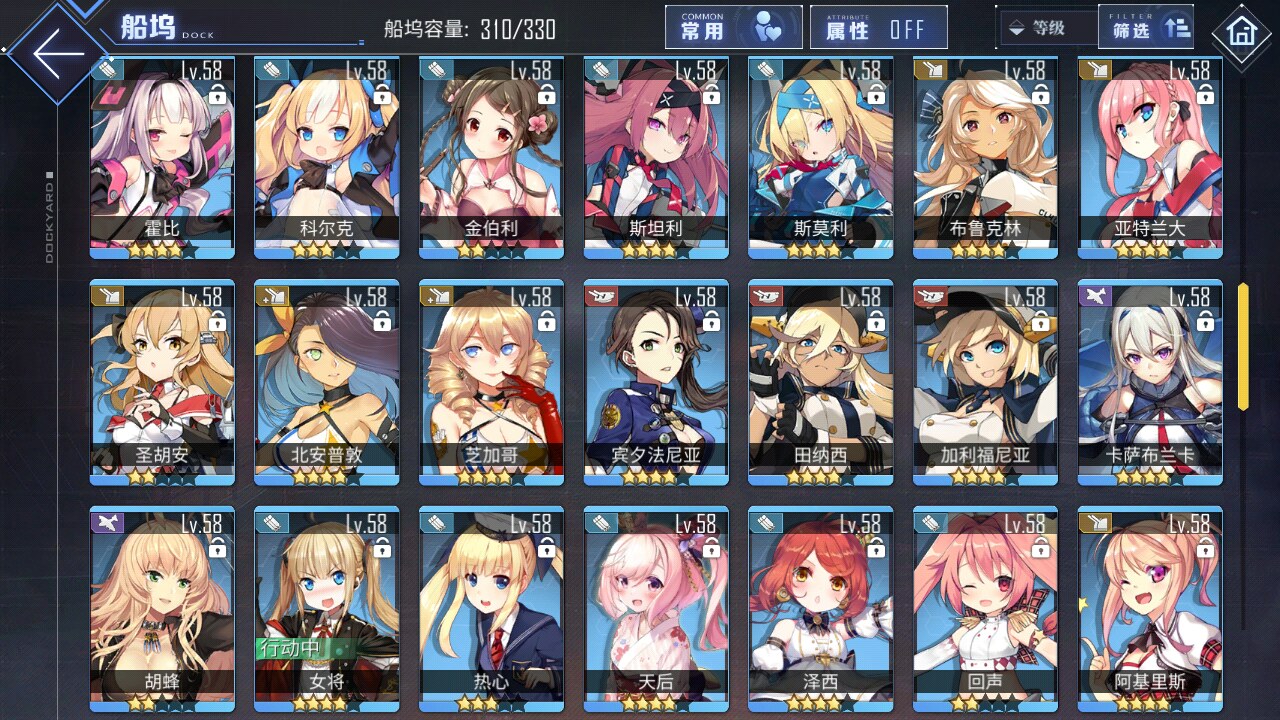Return to the home screen
This screenshot has width=1280, height=720.
[x=1243, y=34]
